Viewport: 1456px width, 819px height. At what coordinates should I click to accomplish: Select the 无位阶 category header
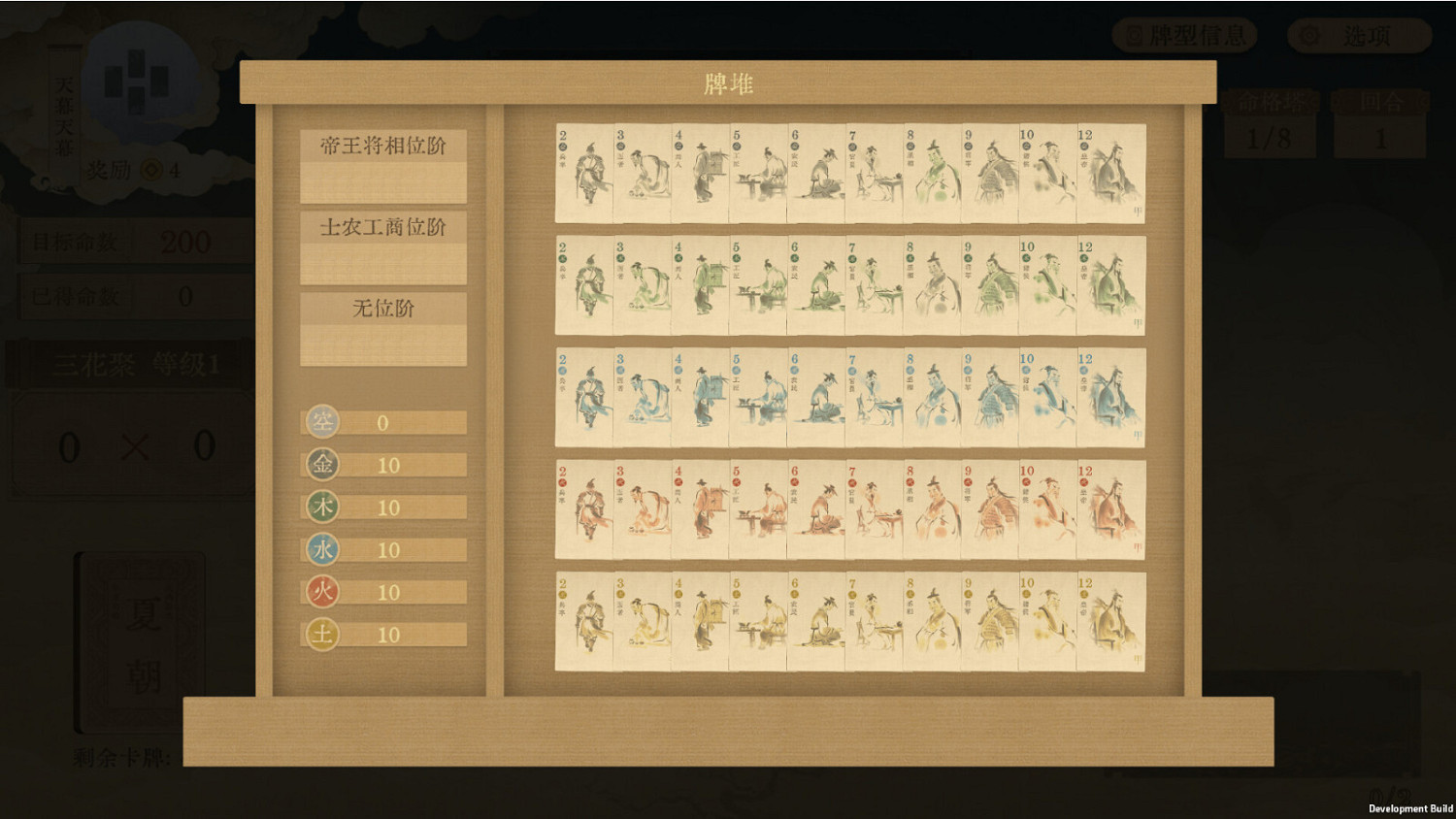click(382, 309)
